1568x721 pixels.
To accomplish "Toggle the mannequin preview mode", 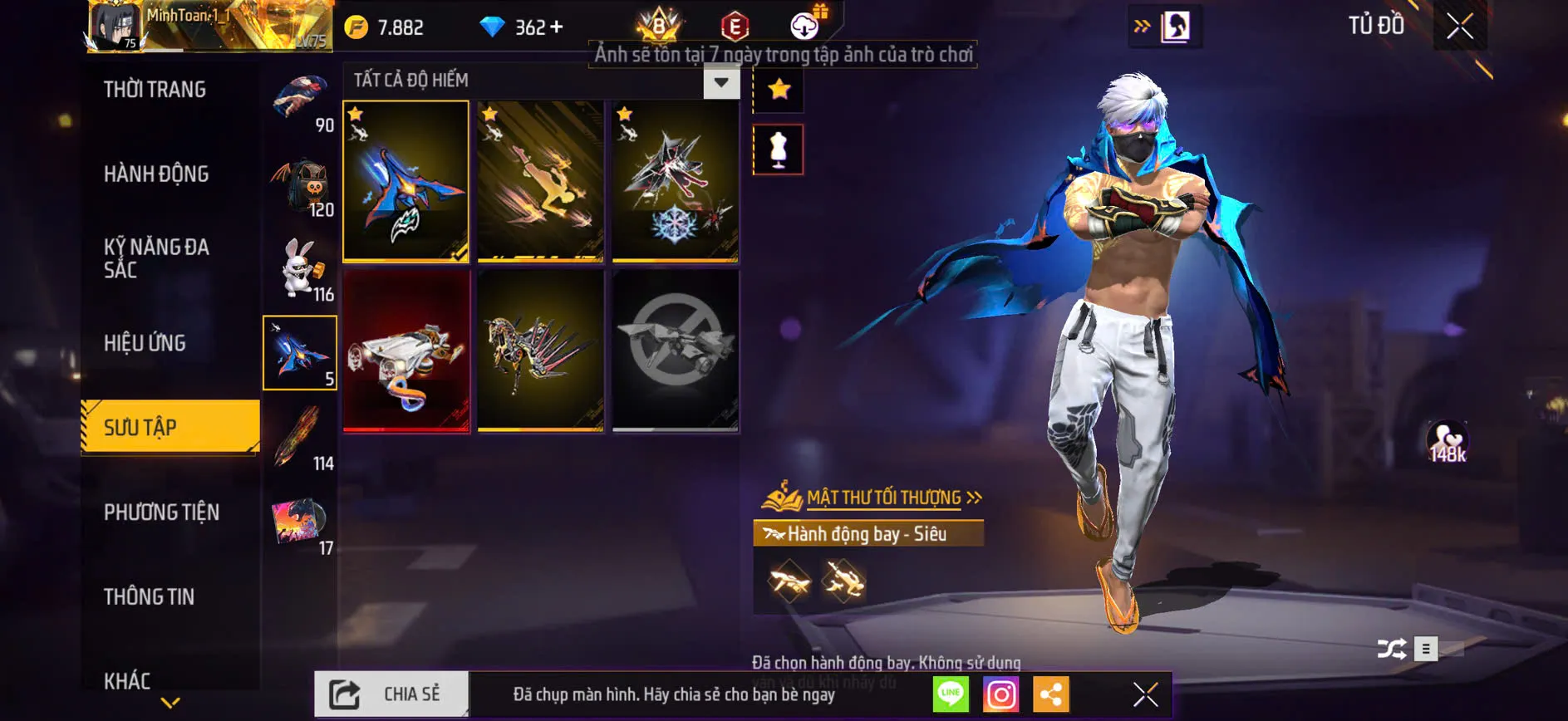I will [778, 150].
